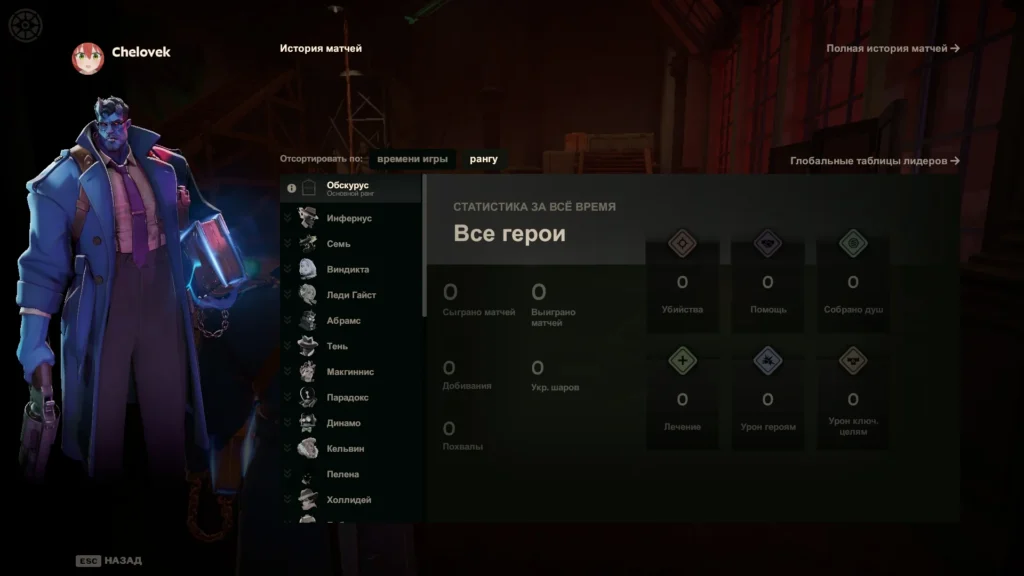The image size is (1024, 576).
Task: Click the Обскурус main rank entry
Action: (350, 188)
